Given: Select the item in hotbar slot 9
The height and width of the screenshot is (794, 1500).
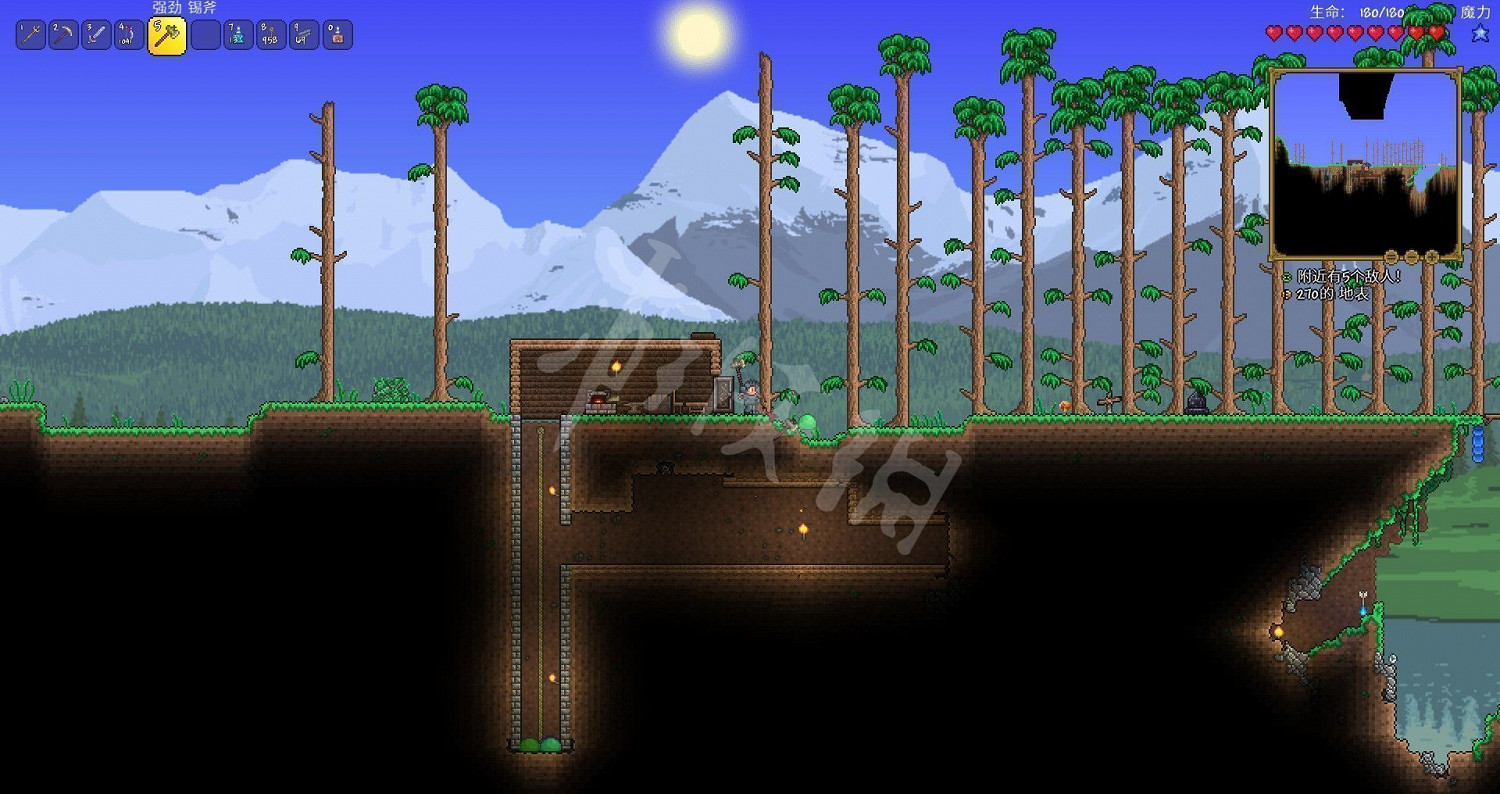Looking at the screenshot, I should [x=303, y=33].
